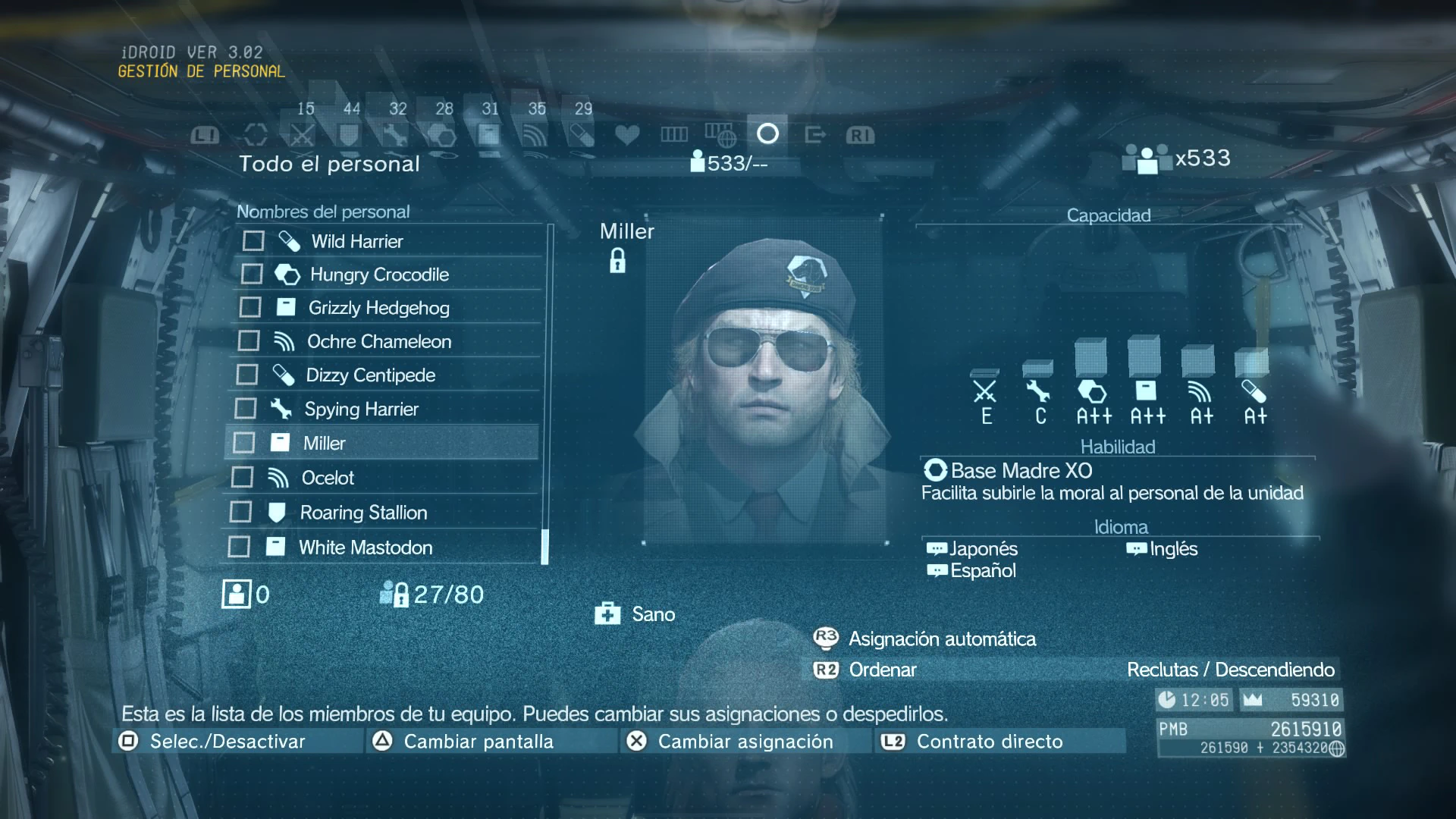Select Ocelot from the personnel list
The image size is (1456, 819).
point(328,478)
